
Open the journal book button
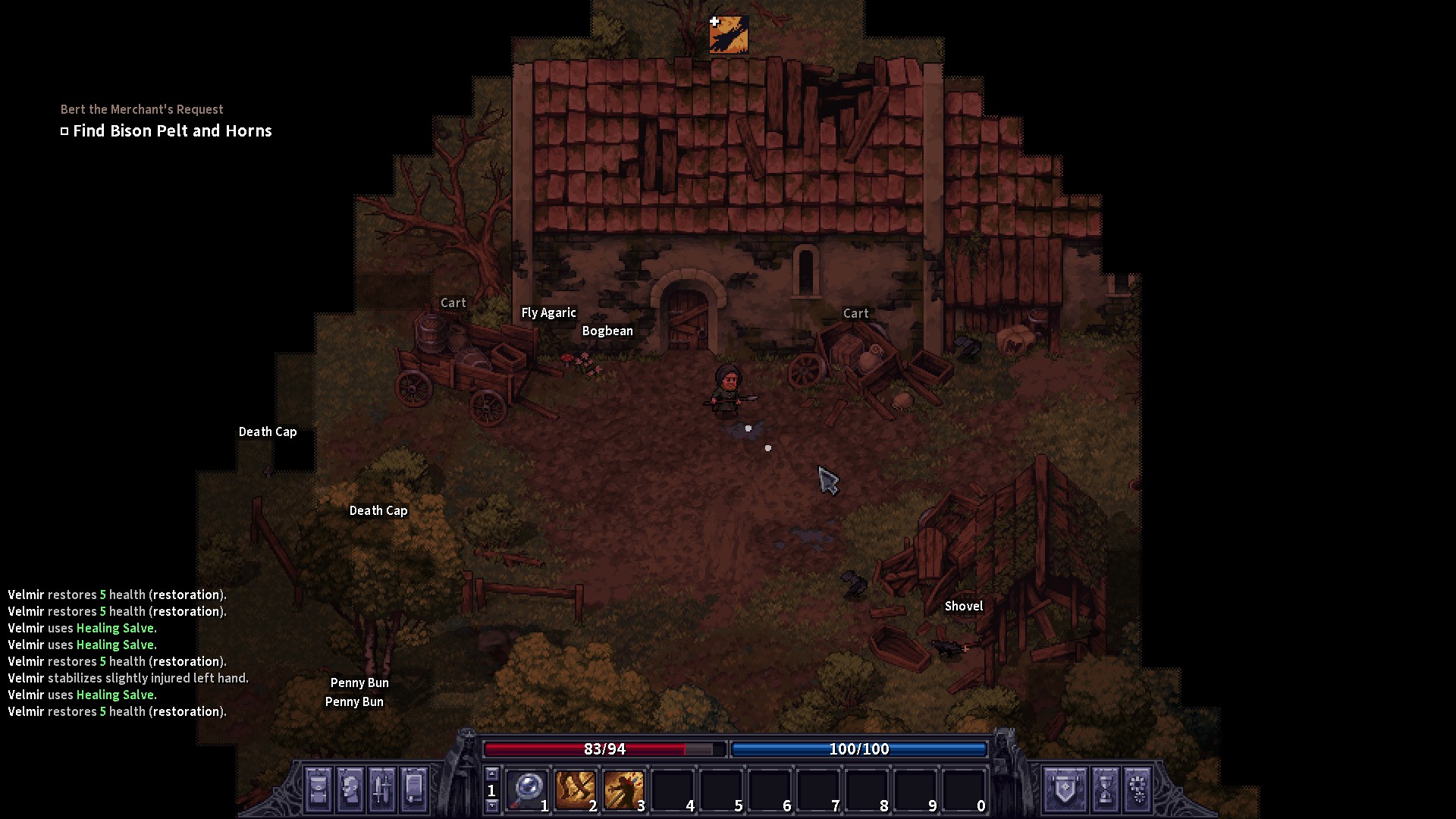414,789
